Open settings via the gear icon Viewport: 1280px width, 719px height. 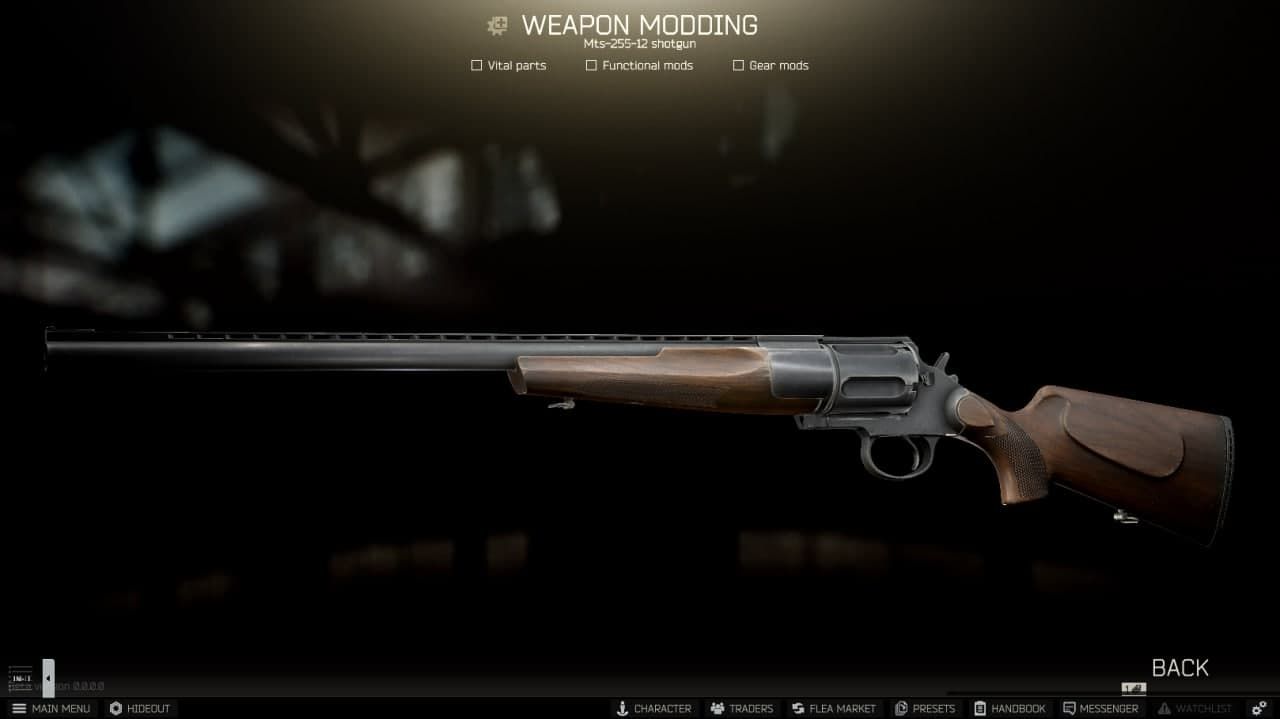click(x=1259, y=708)
